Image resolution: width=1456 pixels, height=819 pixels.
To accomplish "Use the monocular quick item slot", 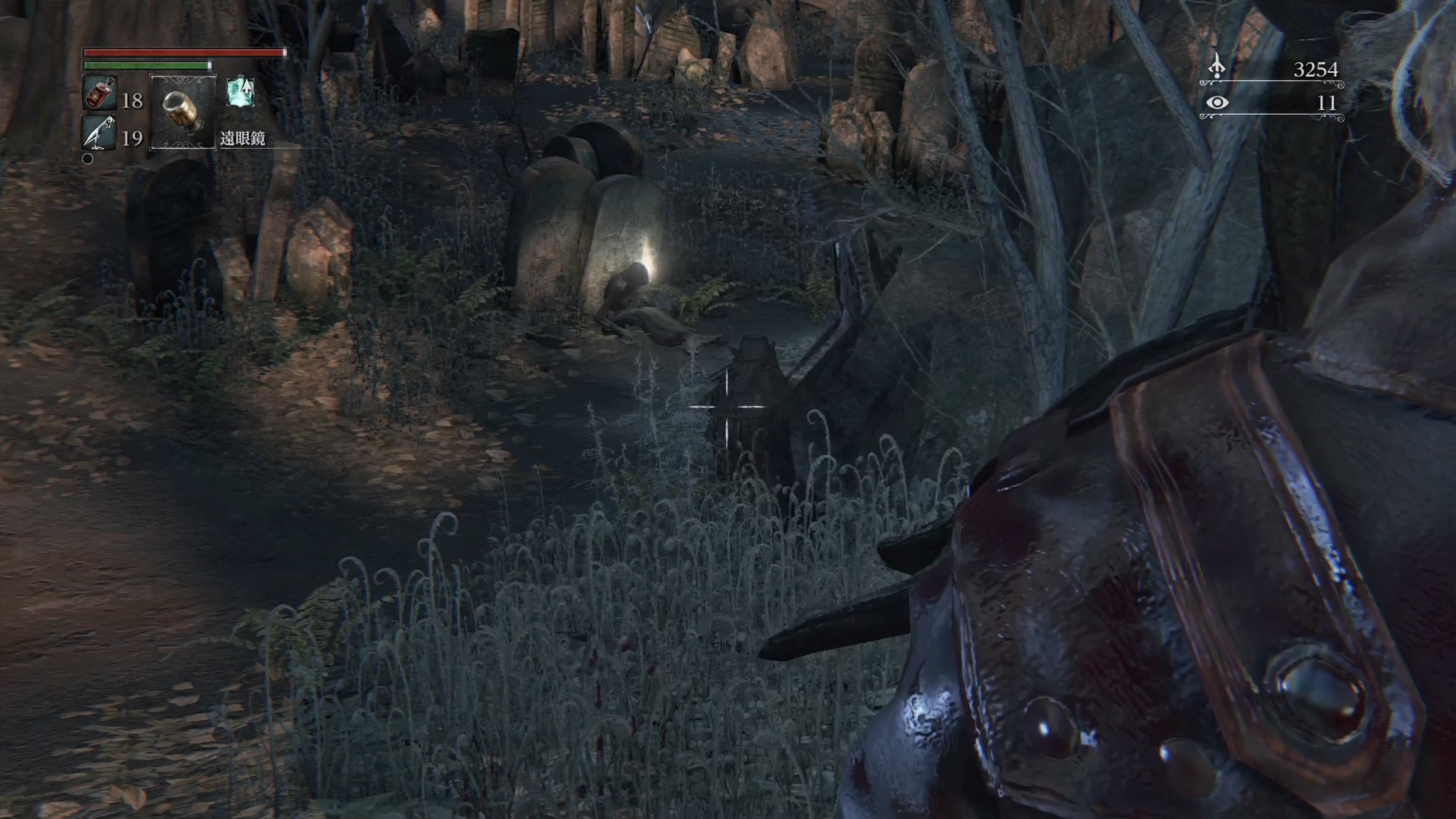I will point(182,112).
